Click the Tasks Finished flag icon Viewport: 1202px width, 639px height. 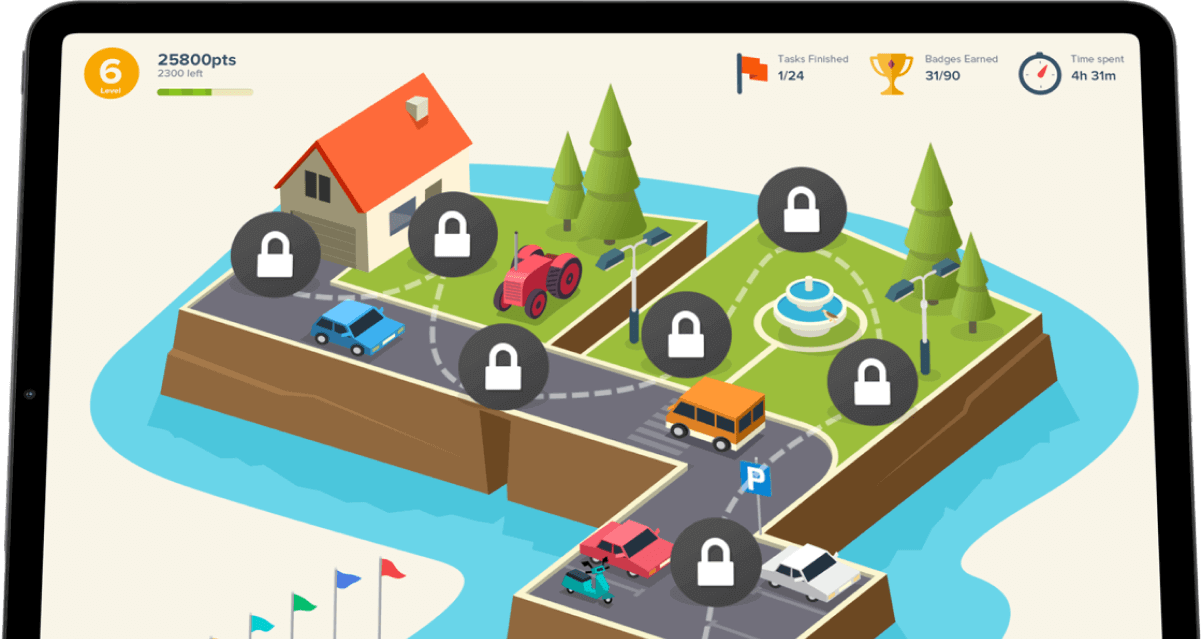[751, 73]
